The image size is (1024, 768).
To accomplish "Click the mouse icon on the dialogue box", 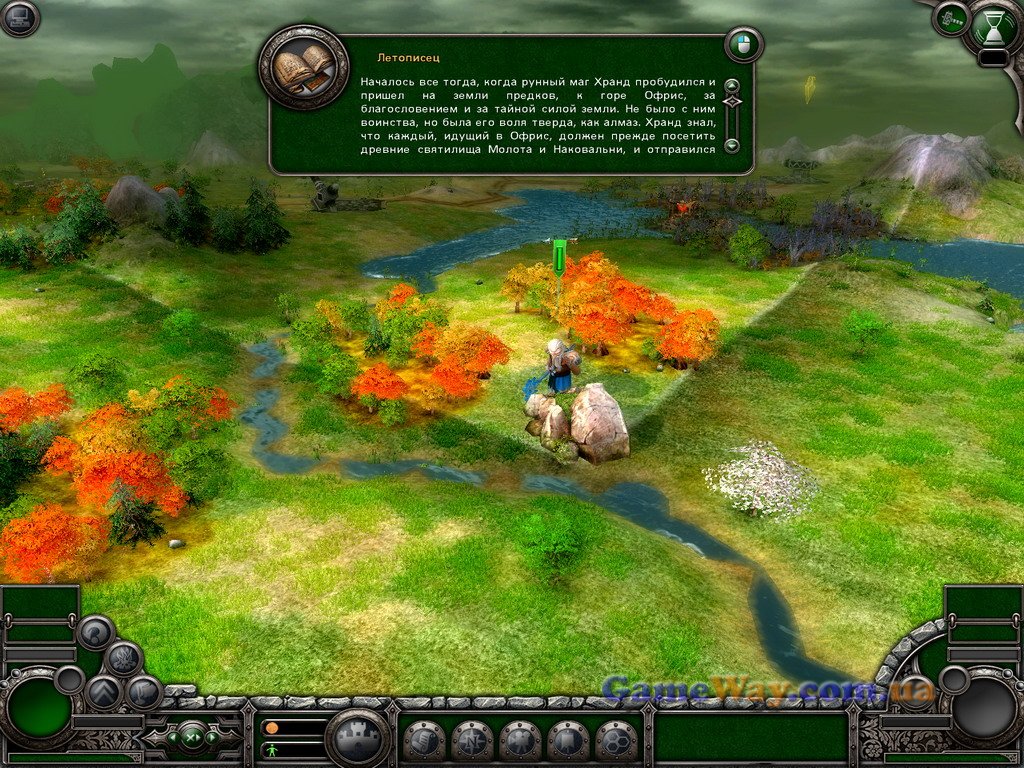I will [743, 44].
